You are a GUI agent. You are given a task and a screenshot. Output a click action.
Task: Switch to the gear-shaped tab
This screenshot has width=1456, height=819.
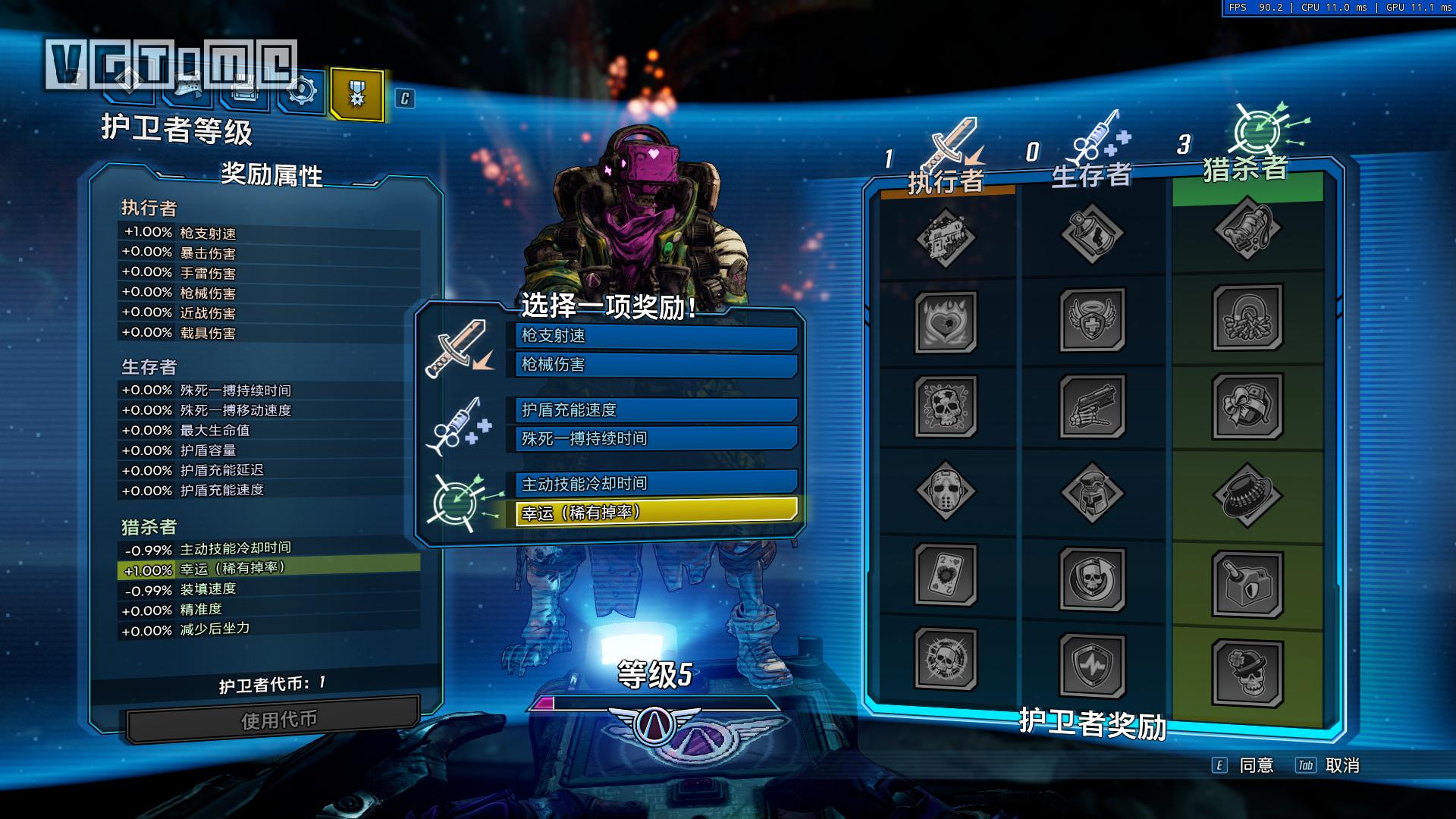click(302, 93)
